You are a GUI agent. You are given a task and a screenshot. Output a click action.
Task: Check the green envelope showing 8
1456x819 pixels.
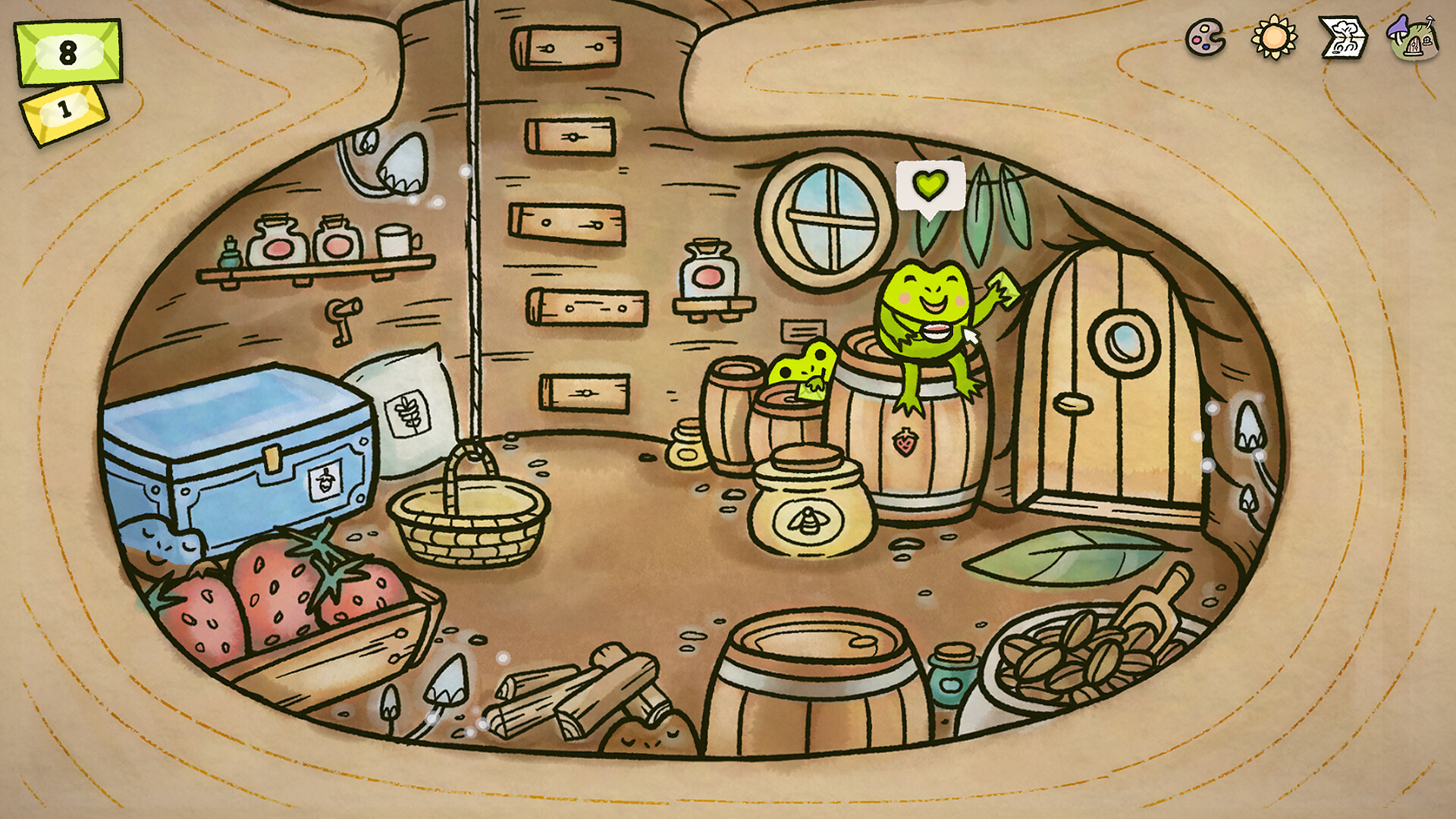[x=67, y=49]
